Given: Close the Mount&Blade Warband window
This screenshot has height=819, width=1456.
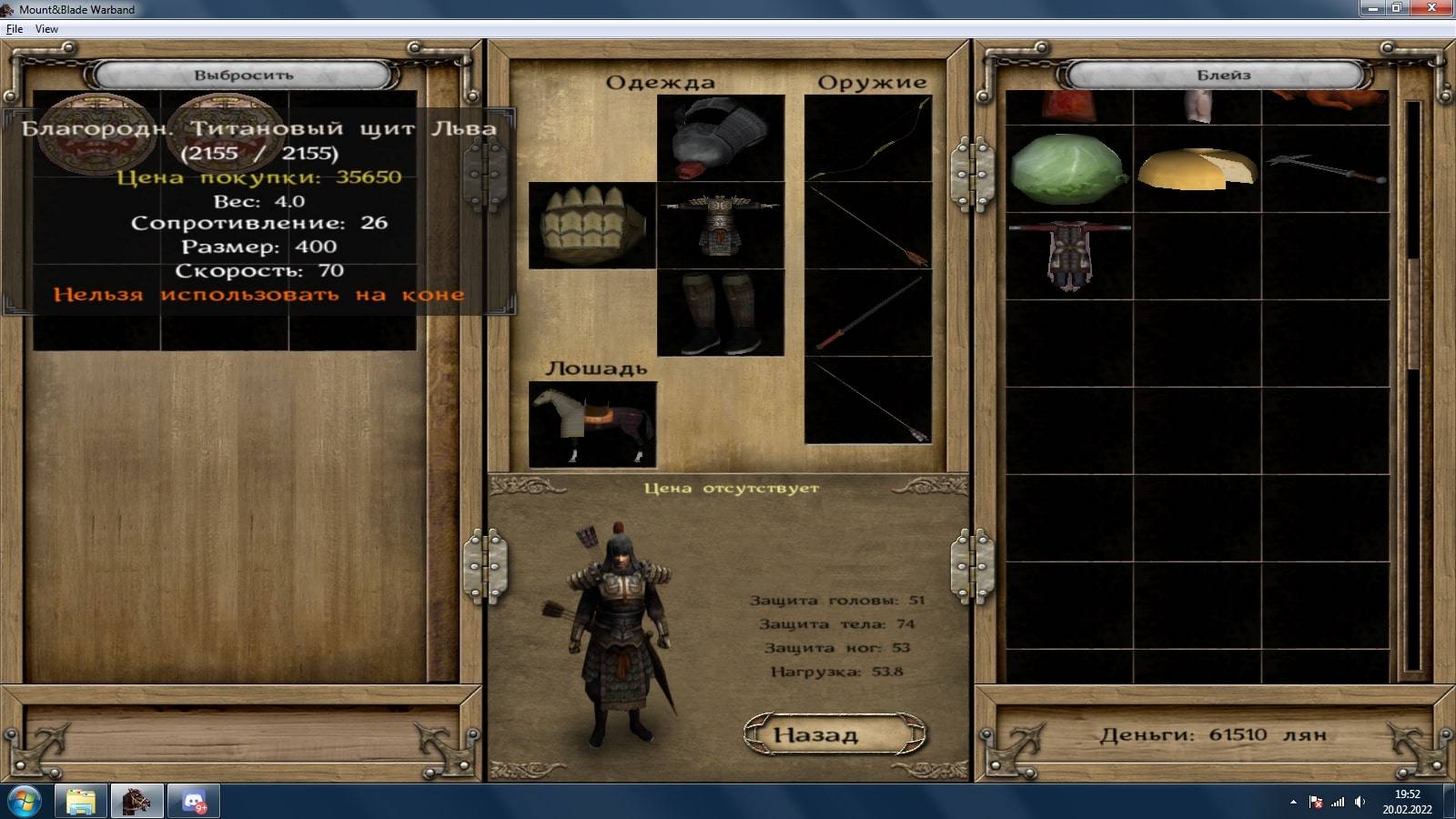Looking at the screenshot, I should (1431, 8).
